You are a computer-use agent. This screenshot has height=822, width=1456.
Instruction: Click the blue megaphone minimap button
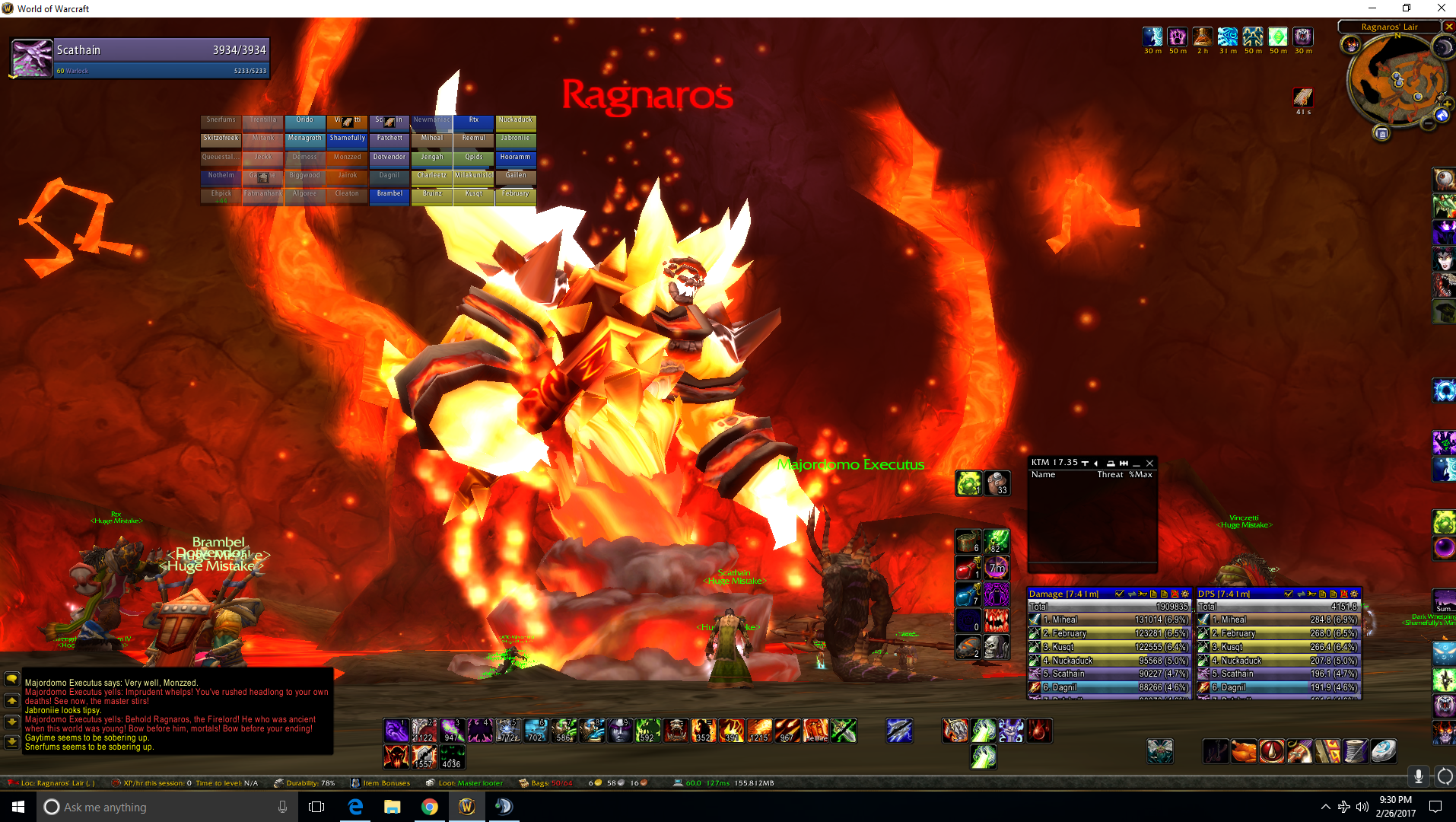pyautogui.click(x=1442, y=116)
